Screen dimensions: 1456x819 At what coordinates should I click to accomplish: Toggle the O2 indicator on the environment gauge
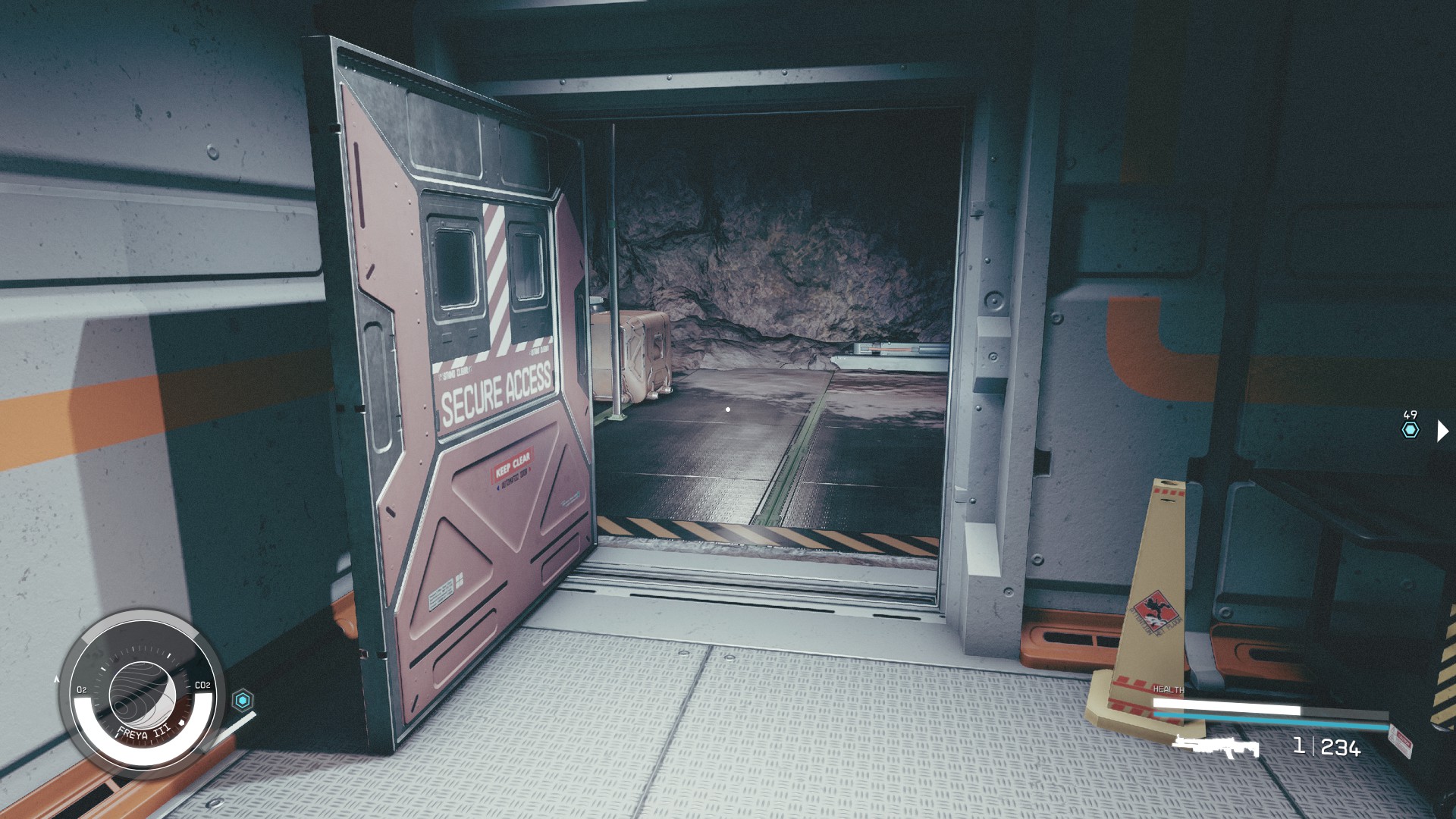pyautogui.click(x=83, y=689)
